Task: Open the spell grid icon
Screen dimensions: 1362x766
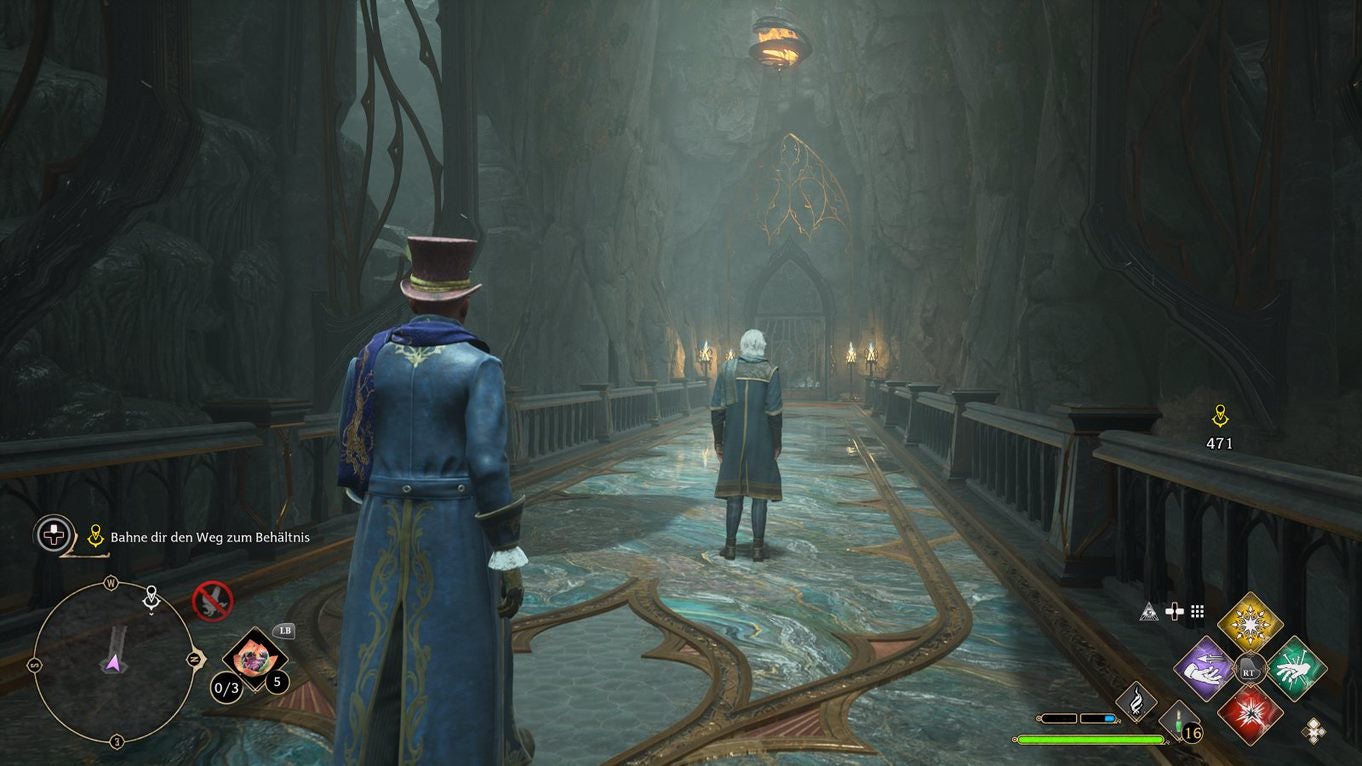Action: point(1196,609)
